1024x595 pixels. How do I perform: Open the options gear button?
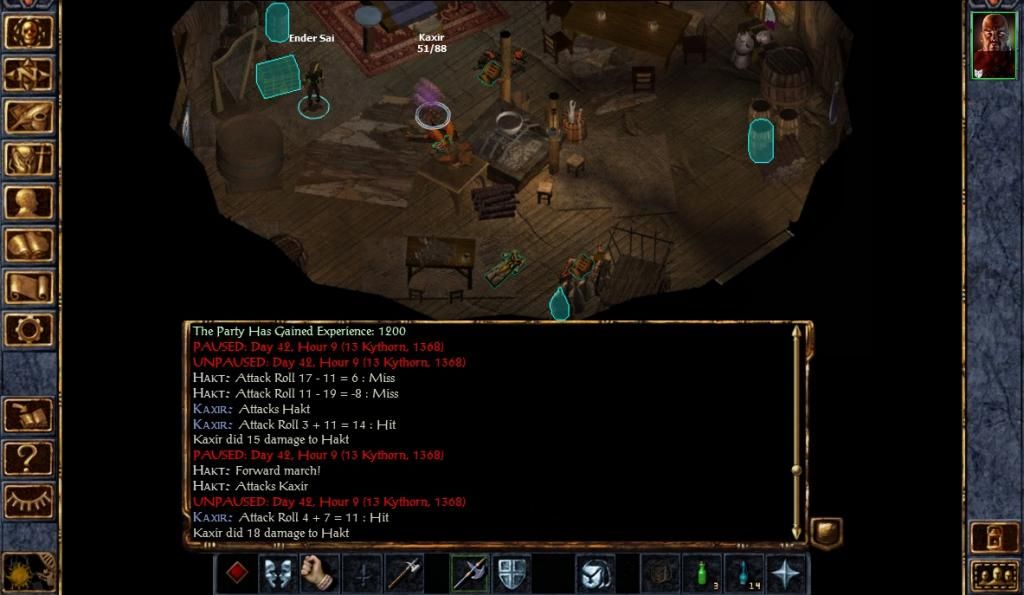(30, 330)
